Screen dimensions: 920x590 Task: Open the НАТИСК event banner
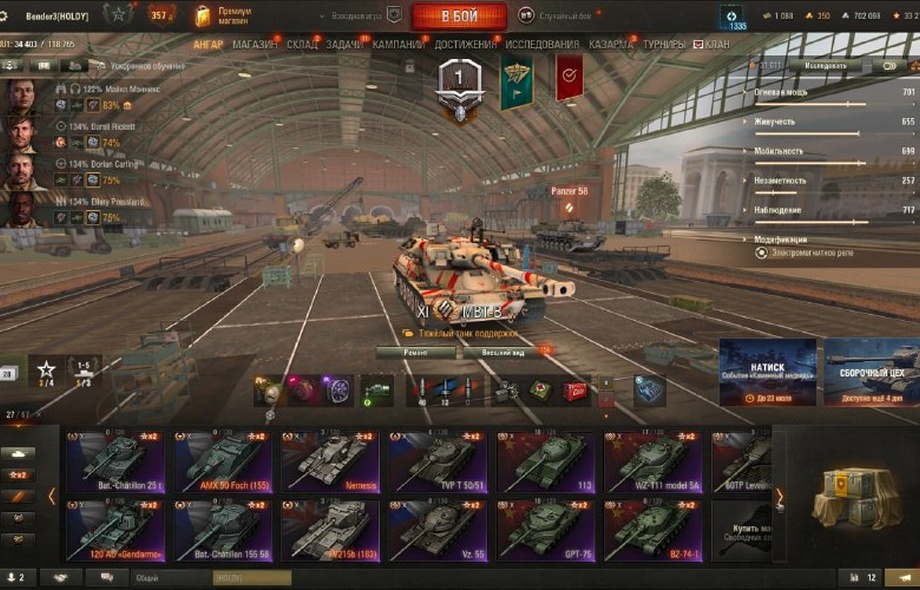coord(767,372)
